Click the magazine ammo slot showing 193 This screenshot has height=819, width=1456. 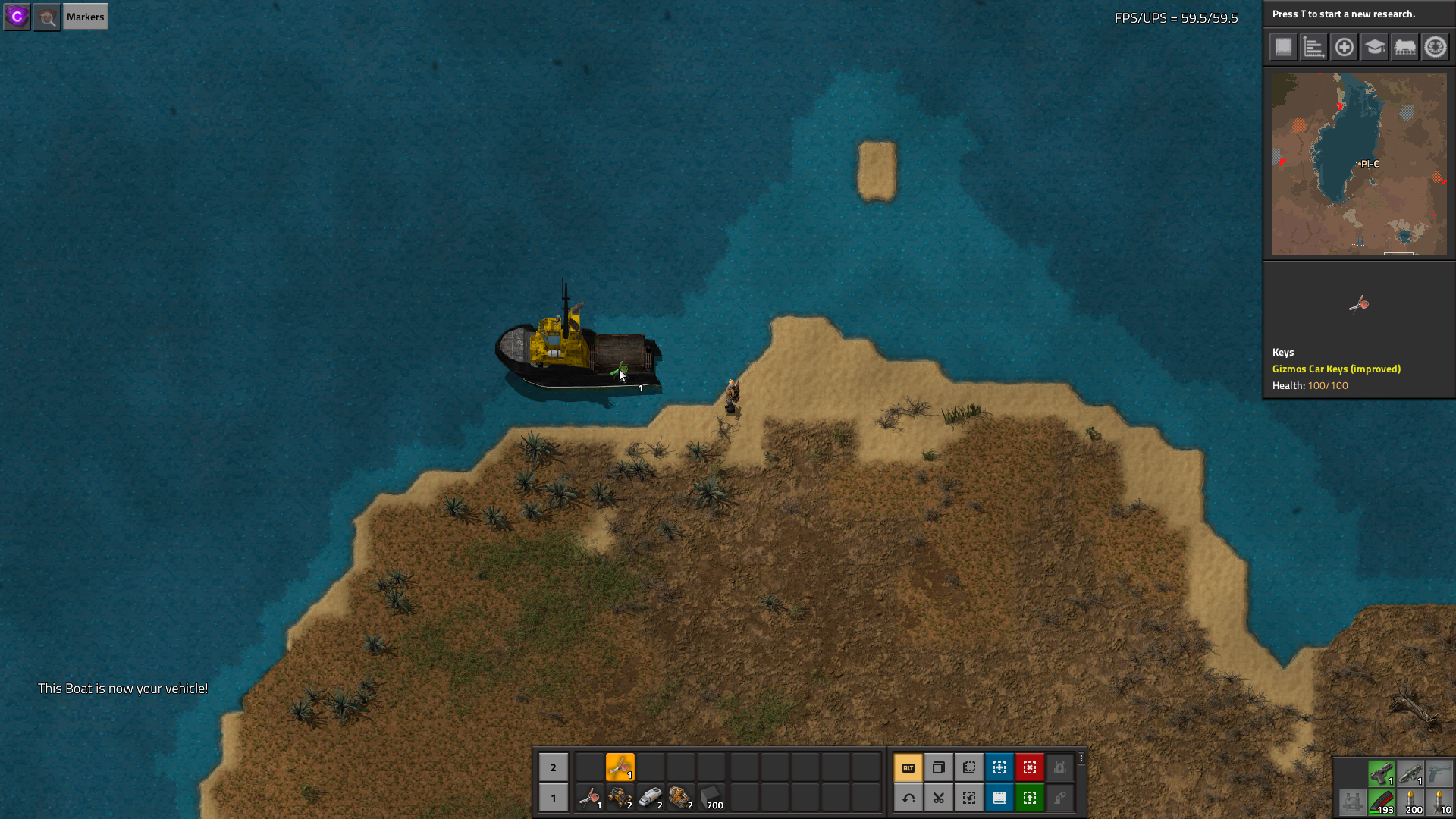coord(1382,802)
